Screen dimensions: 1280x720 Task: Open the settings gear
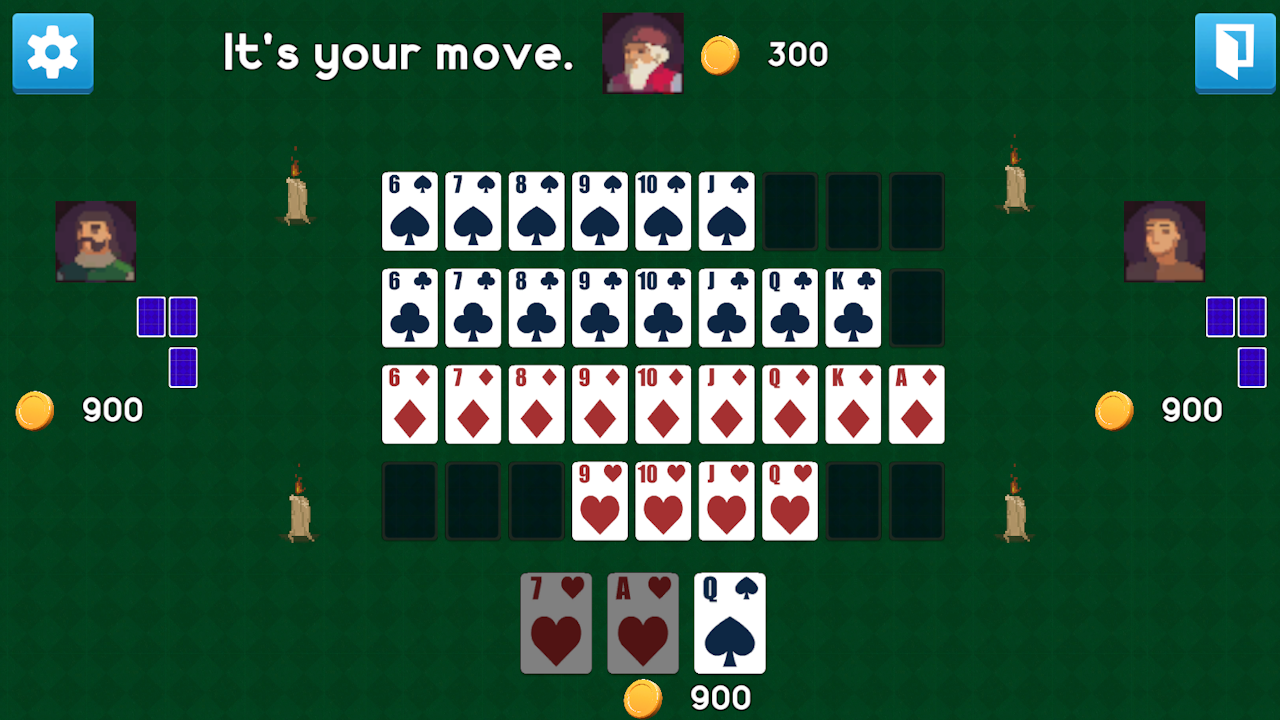point(52,54)
